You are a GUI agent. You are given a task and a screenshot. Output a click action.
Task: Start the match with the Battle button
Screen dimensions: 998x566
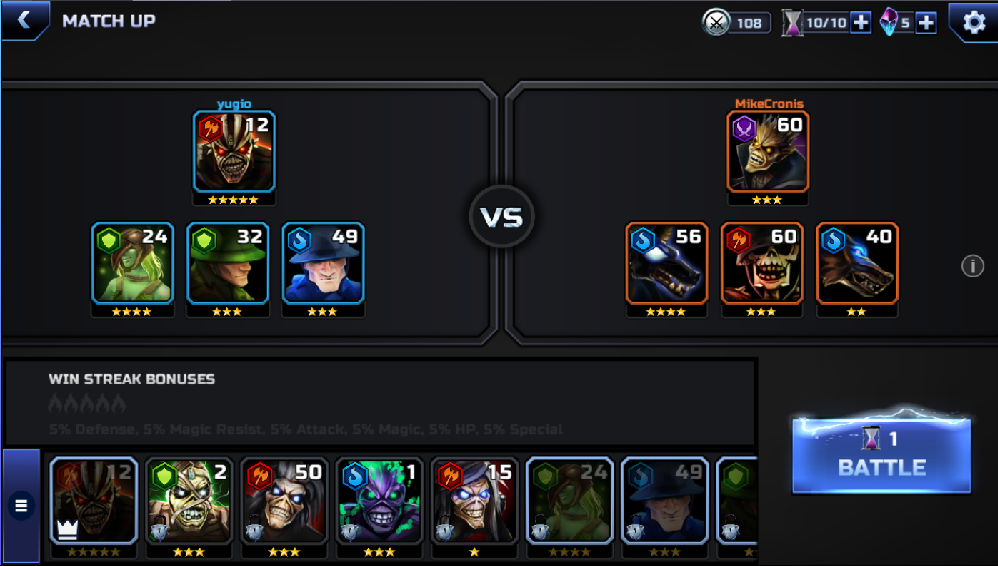pyautogui.click(x=881, y=455)
